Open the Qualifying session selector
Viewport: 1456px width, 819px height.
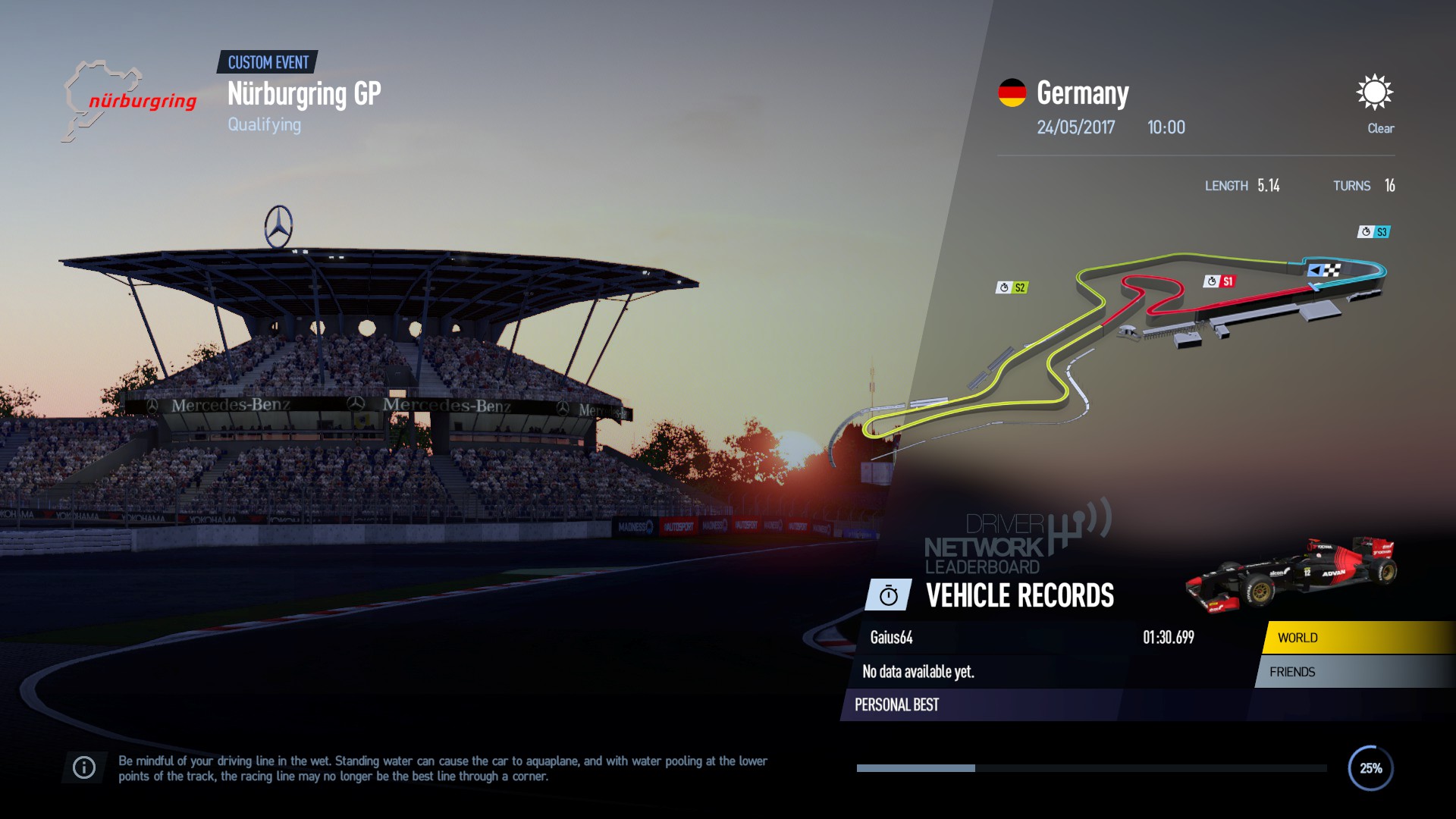coord(264,124)
